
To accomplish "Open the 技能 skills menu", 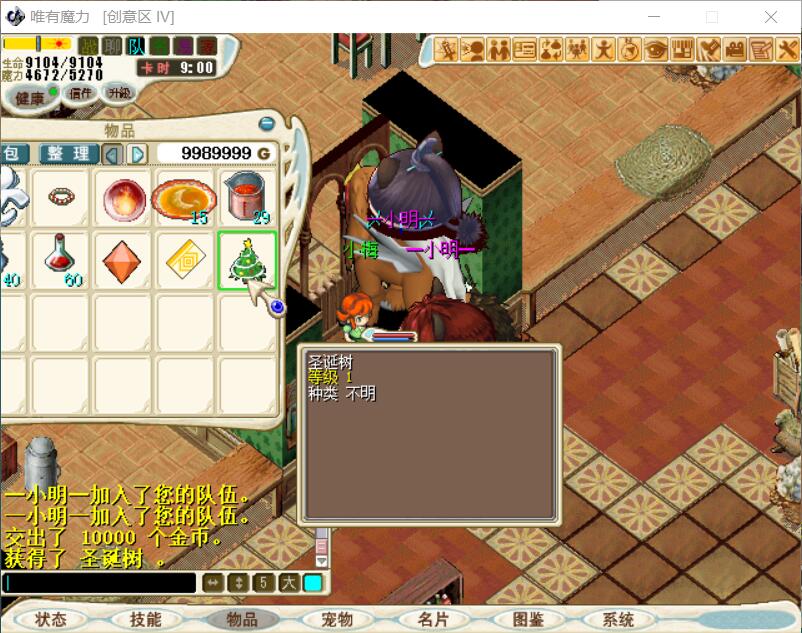I will (x=145, y=619).
